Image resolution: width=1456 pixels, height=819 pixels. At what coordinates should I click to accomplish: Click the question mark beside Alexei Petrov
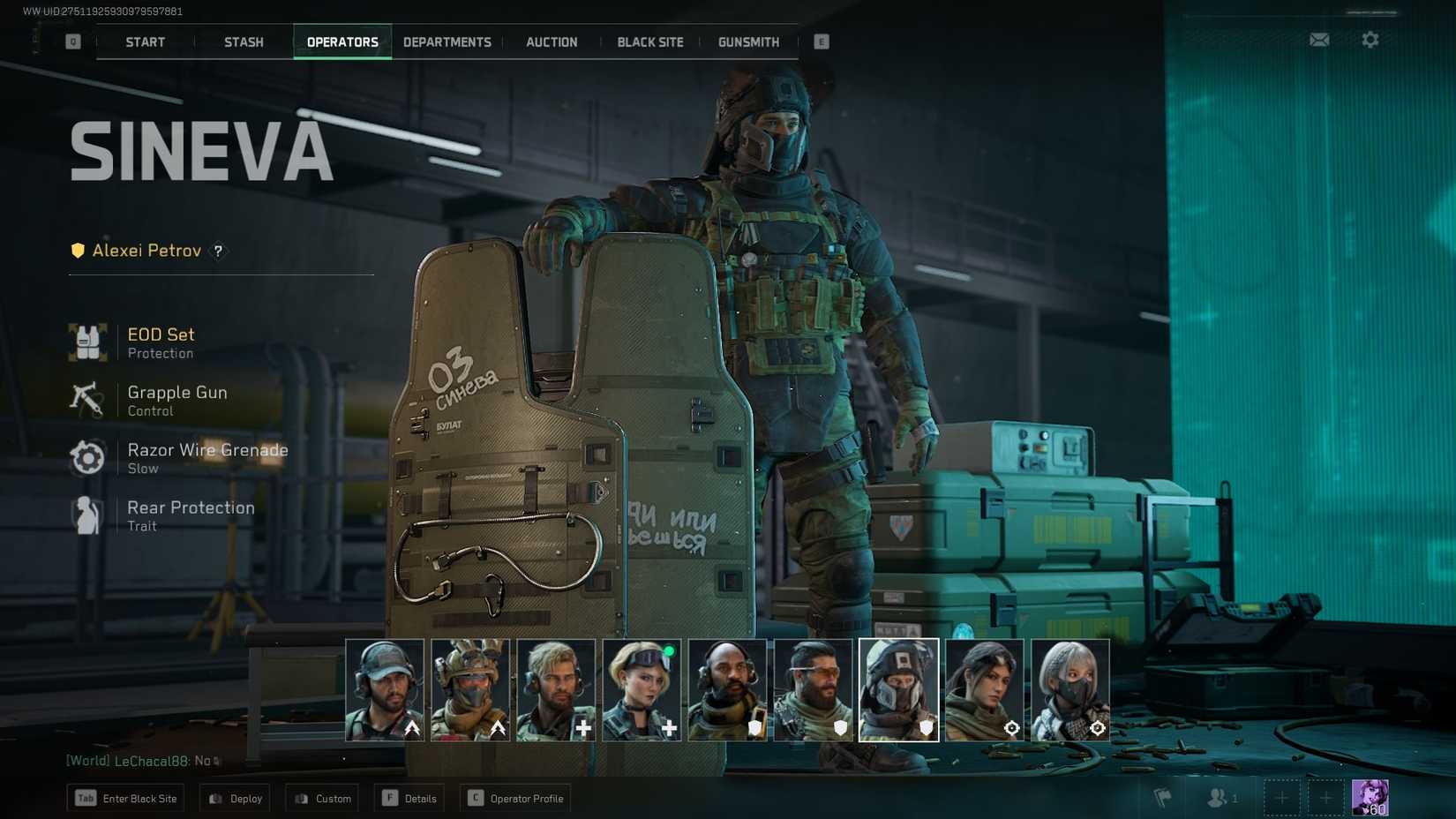tap(217, 252)
